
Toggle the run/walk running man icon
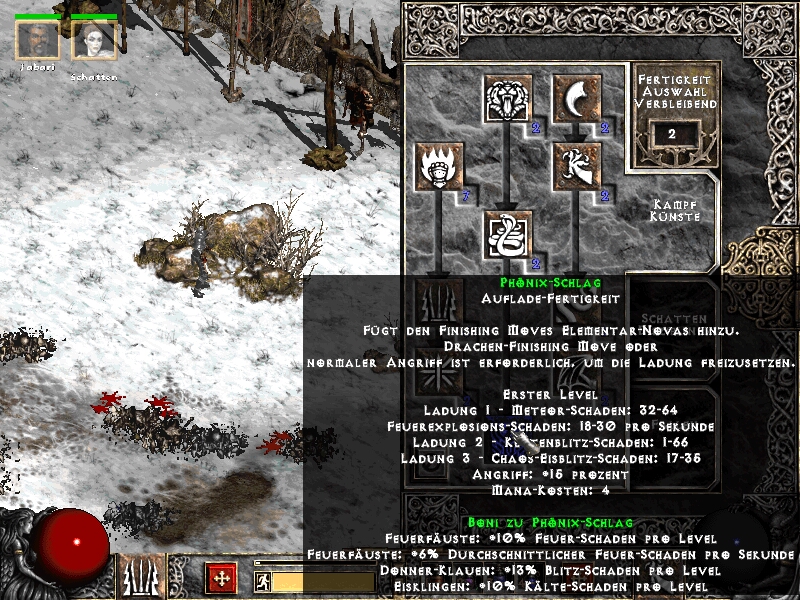[262, 581]
